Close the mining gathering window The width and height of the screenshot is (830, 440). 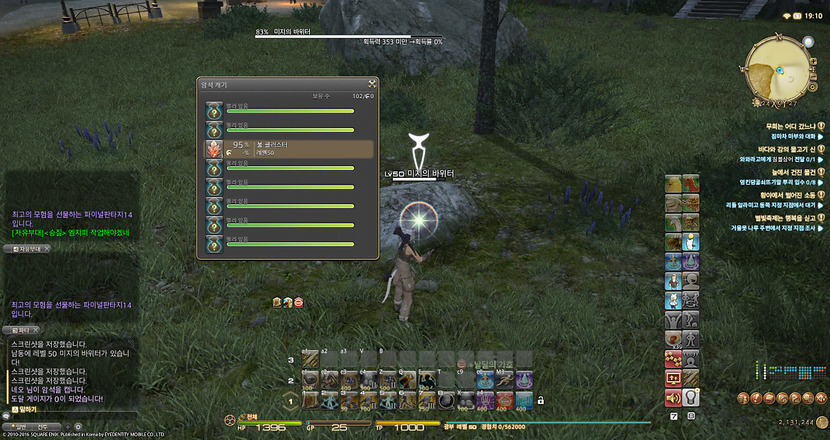pyautogui.click(x=371, y=83)
